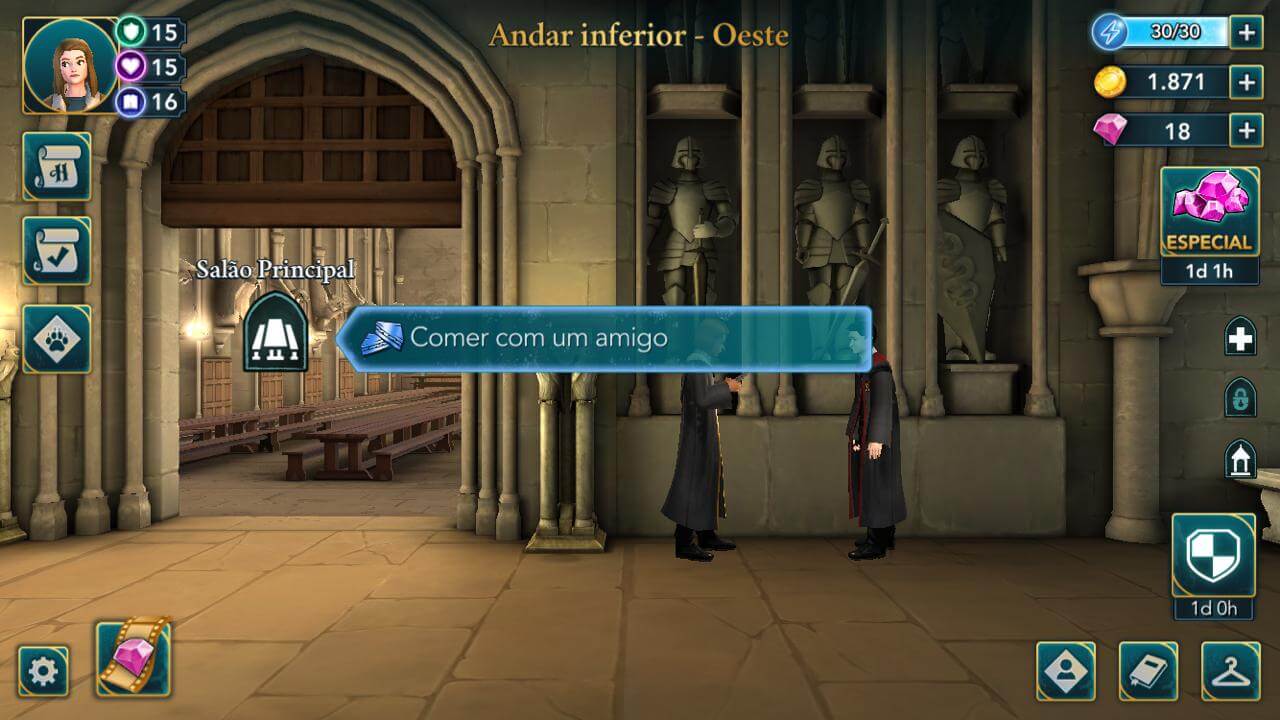Viewport: 1280px width, 720px height.
Task: Click the small house icon
Action: pos(1240,459)
